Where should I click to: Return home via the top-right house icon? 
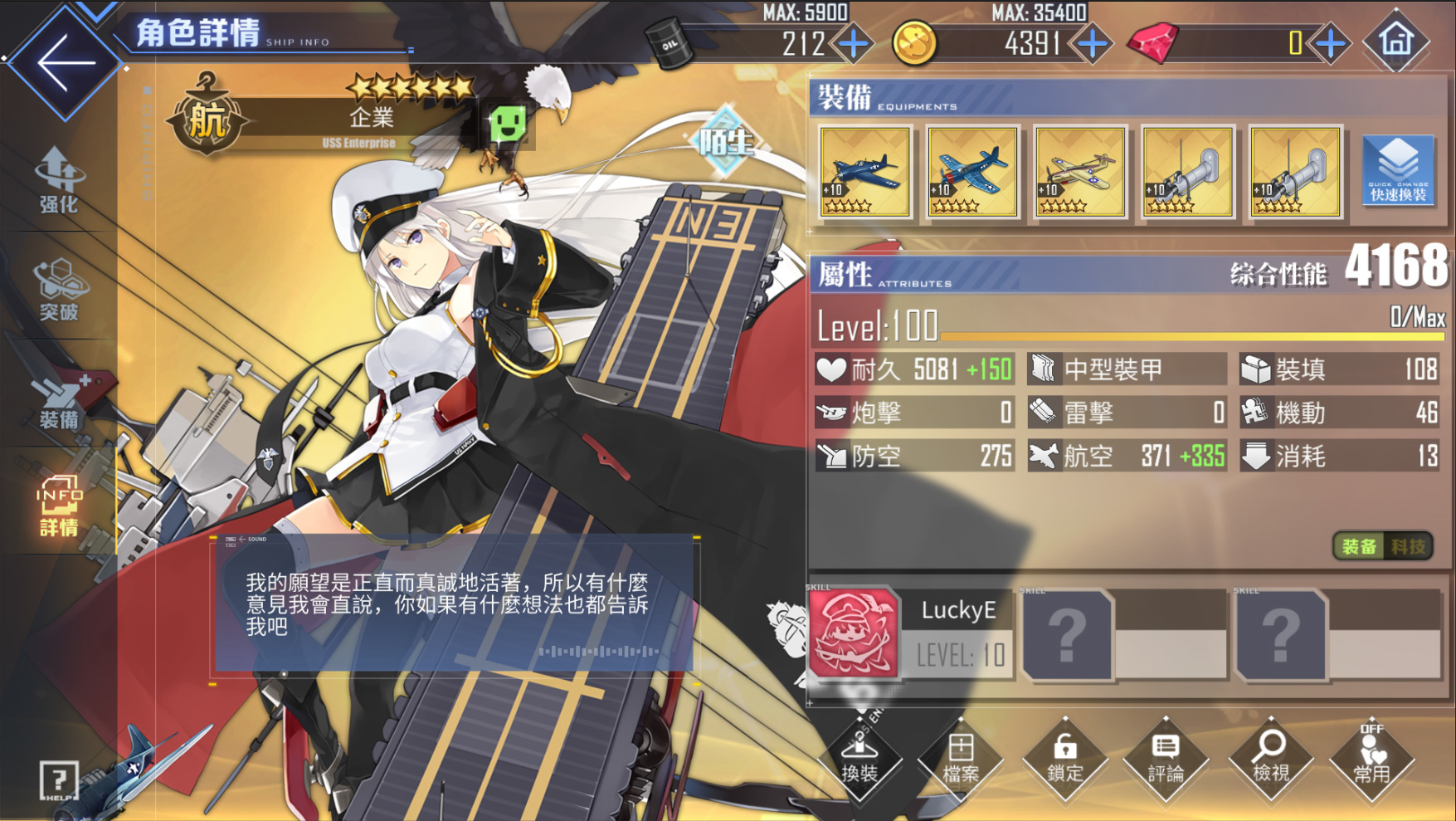click(x=1396, y=42)
